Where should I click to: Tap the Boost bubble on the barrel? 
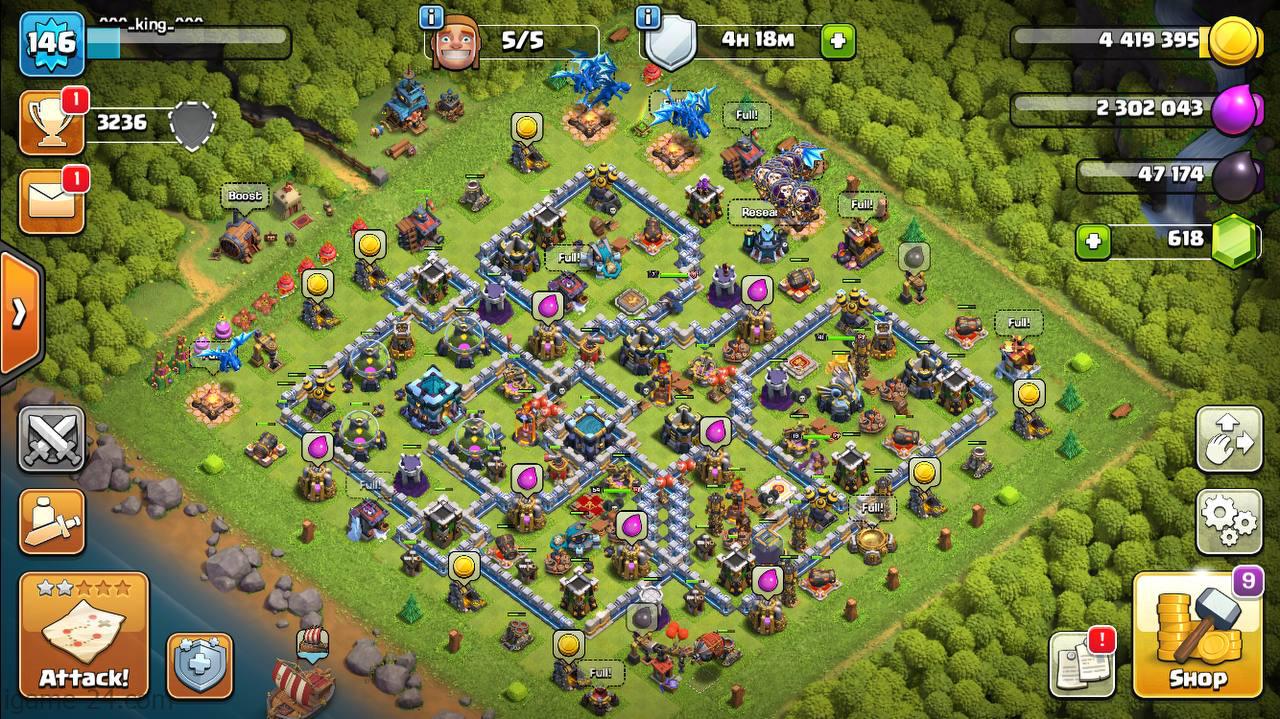[x=244, y=196]
